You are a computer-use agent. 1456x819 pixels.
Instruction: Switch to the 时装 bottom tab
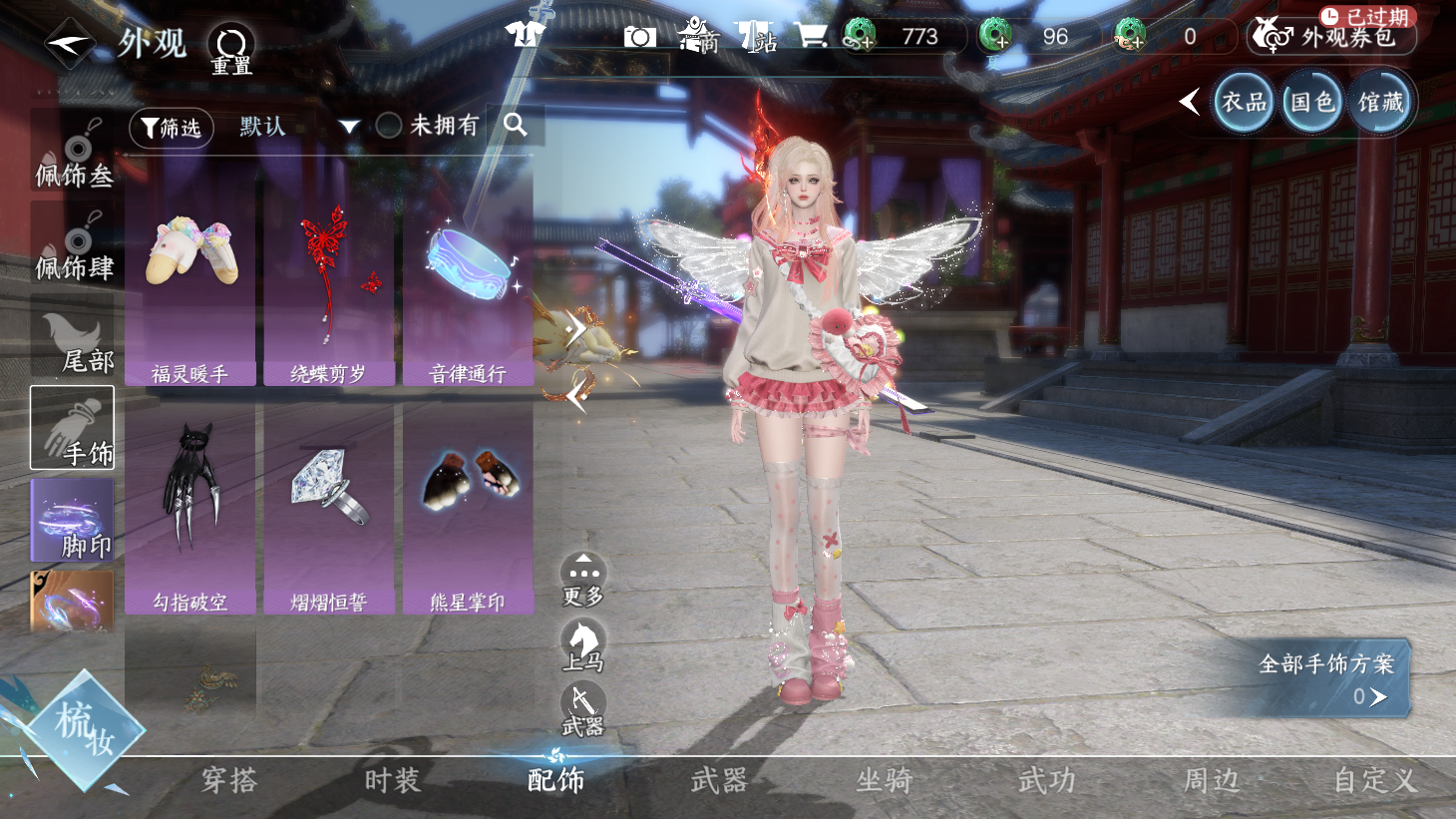[x=392, y=780]
